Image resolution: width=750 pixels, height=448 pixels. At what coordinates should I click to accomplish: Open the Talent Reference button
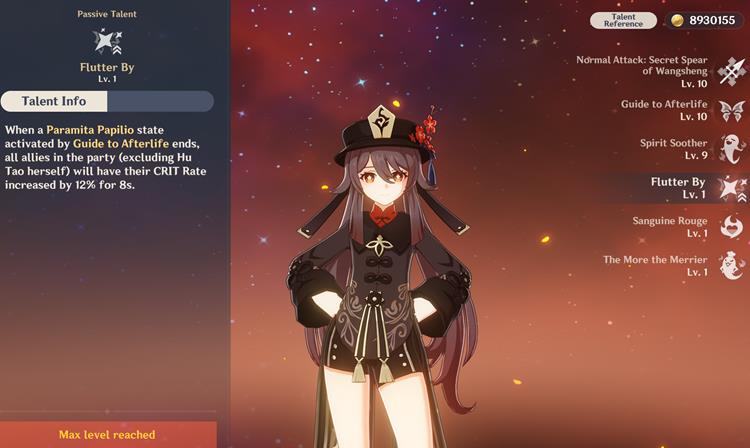(x=623, y=20)
